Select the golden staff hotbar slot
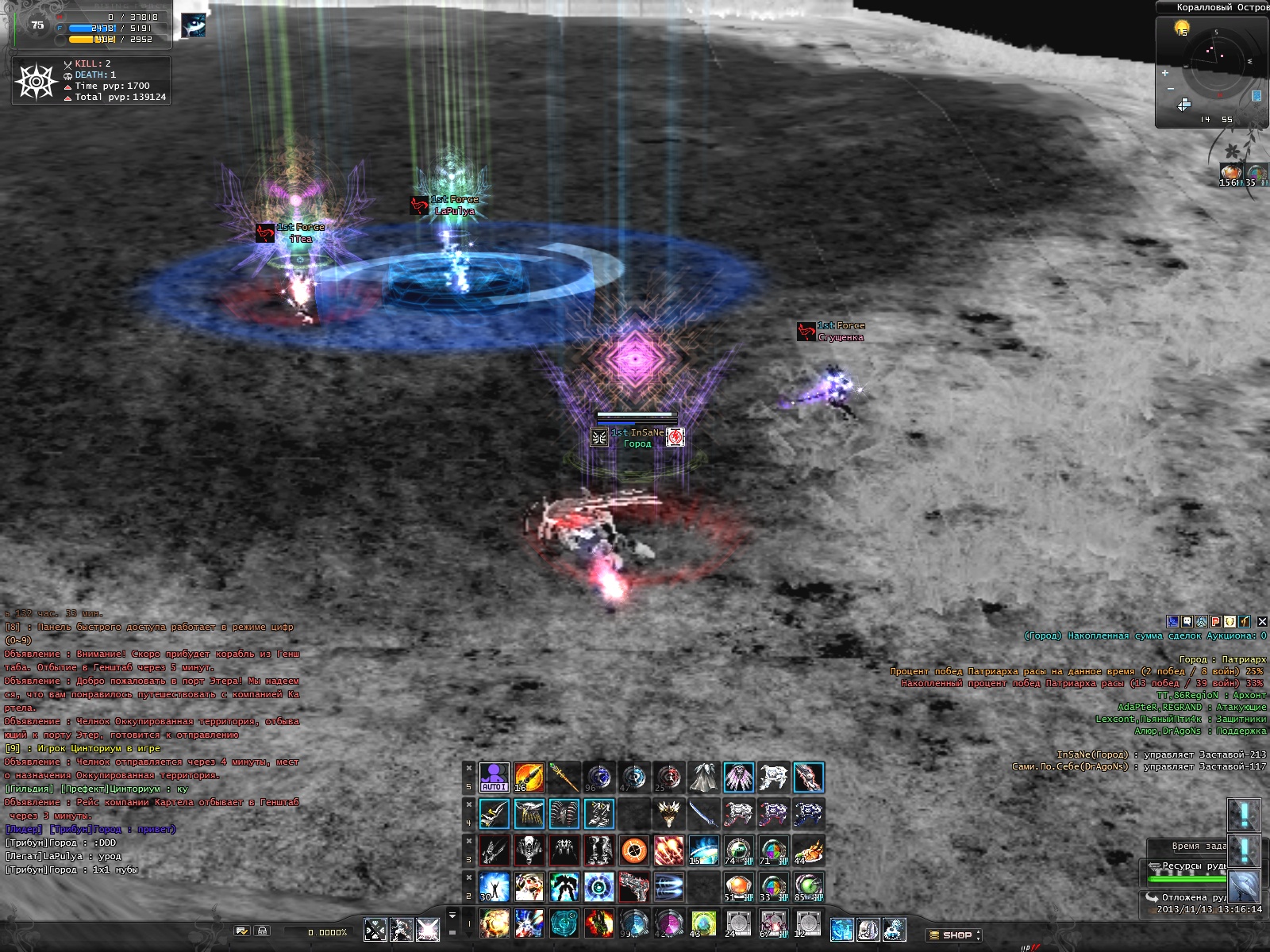Image resolution: width=1270 pixels, height=952 pixels. point(564,777)
